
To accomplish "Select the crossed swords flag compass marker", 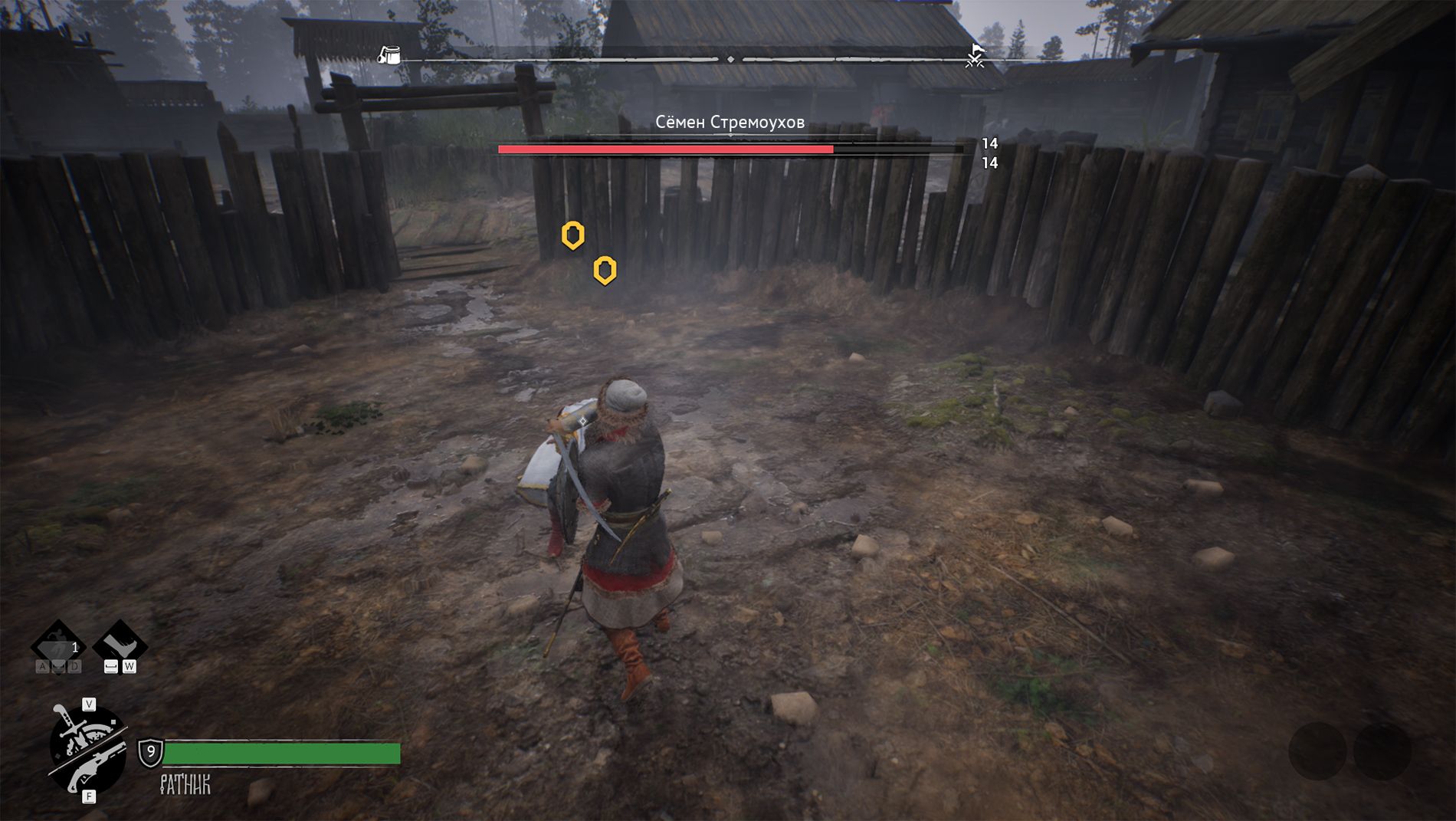I will click(x=975, y=56).
